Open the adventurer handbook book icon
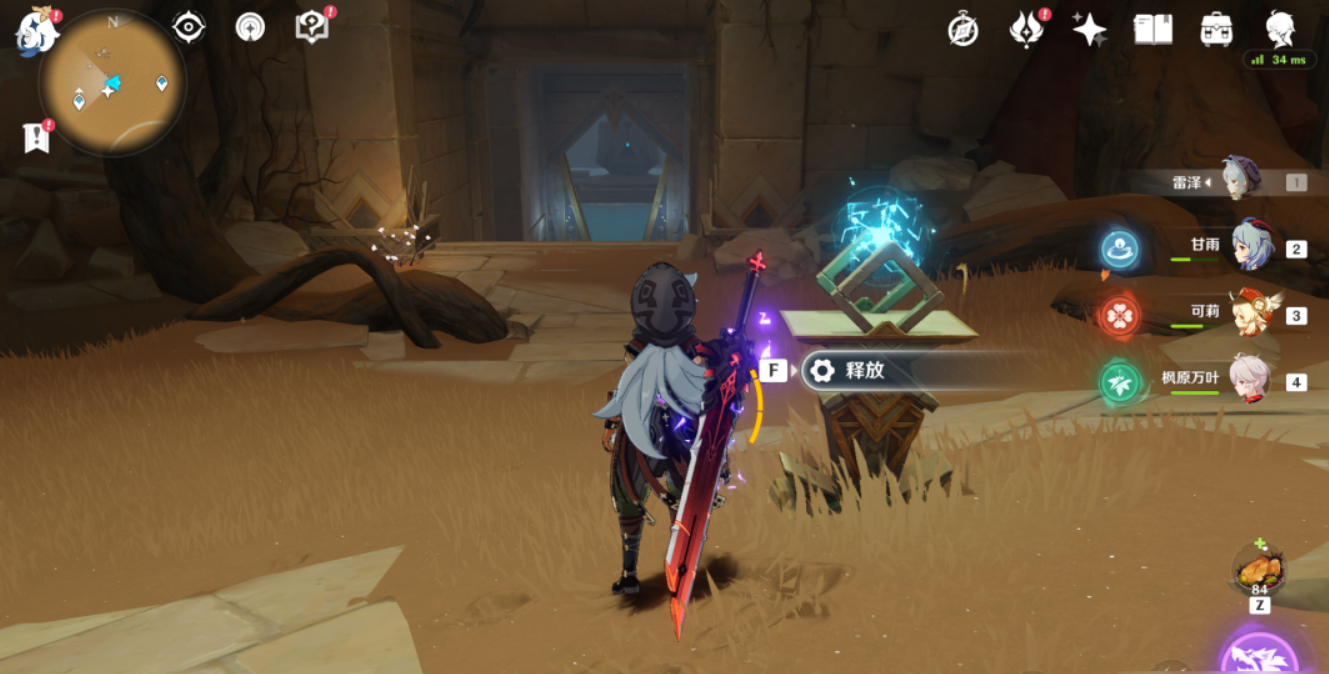This screenshot has width=1329, height=674. [1152, 29]
